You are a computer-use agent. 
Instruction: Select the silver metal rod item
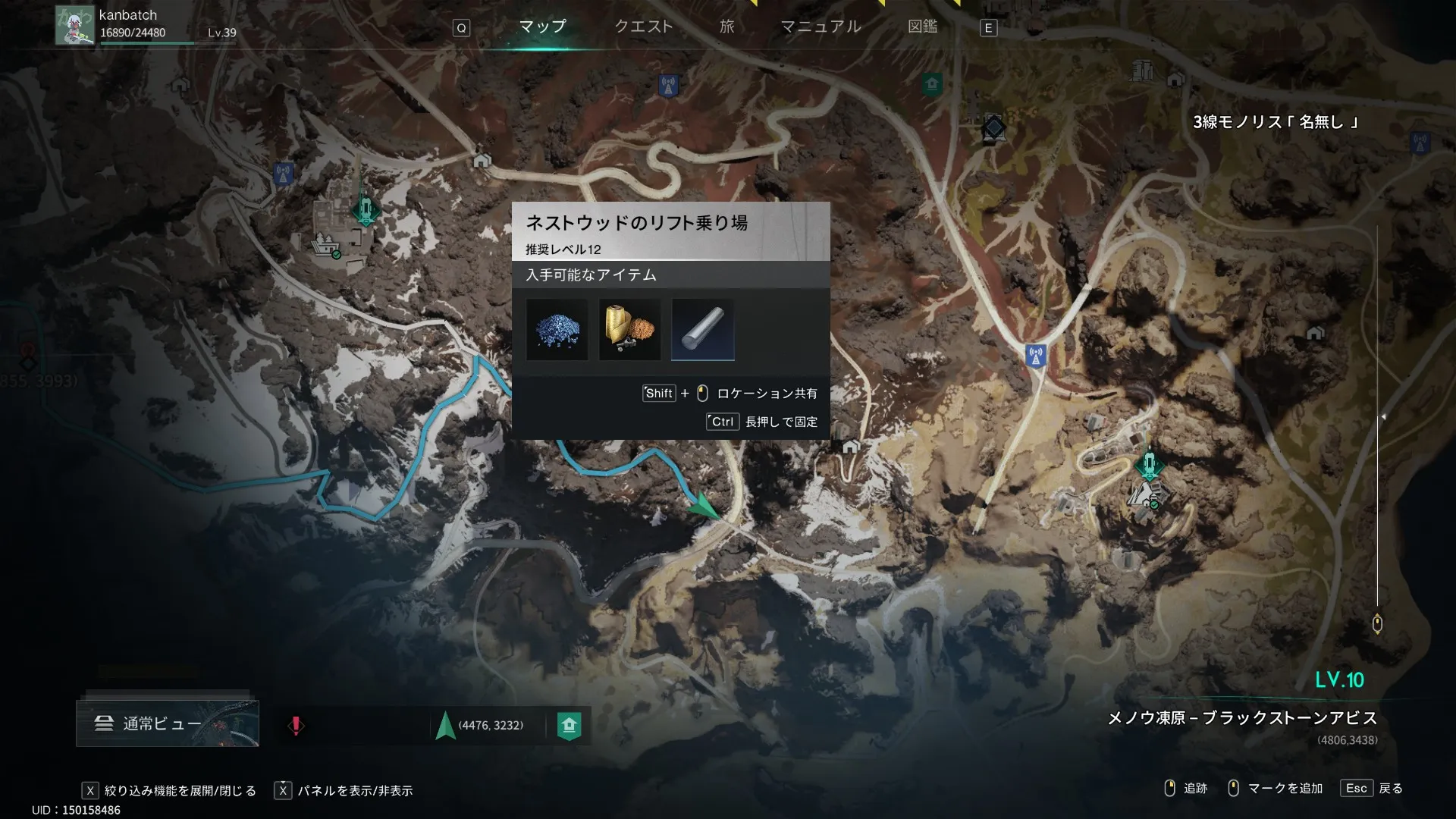[x=703, y=330]
